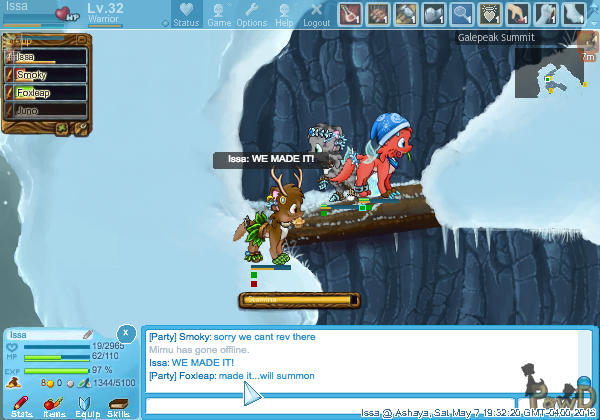
Task: Use the heart hotbar skill
Action: coord(490,13)
